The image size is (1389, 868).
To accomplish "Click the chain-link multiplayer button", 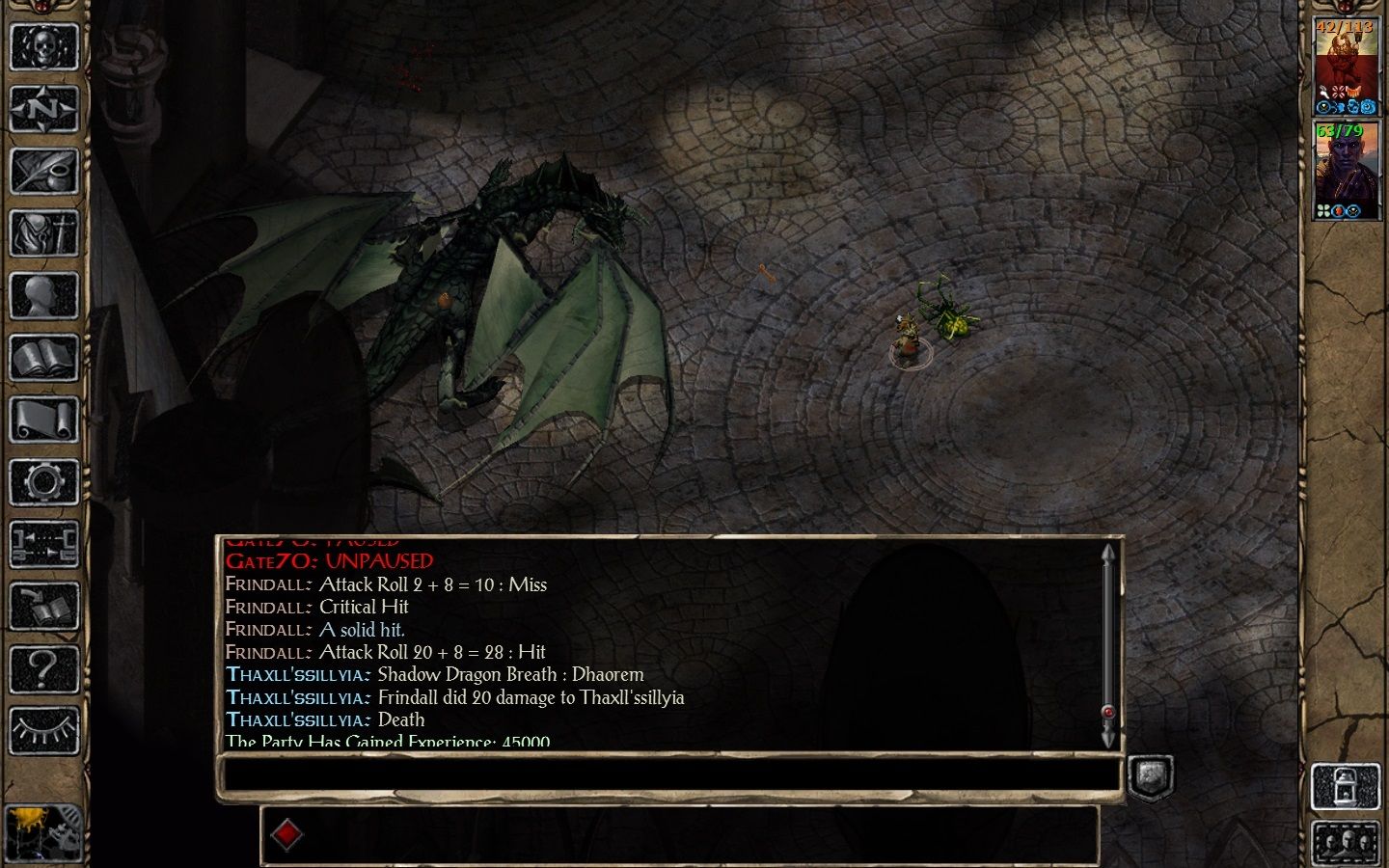I will [43, 545].
